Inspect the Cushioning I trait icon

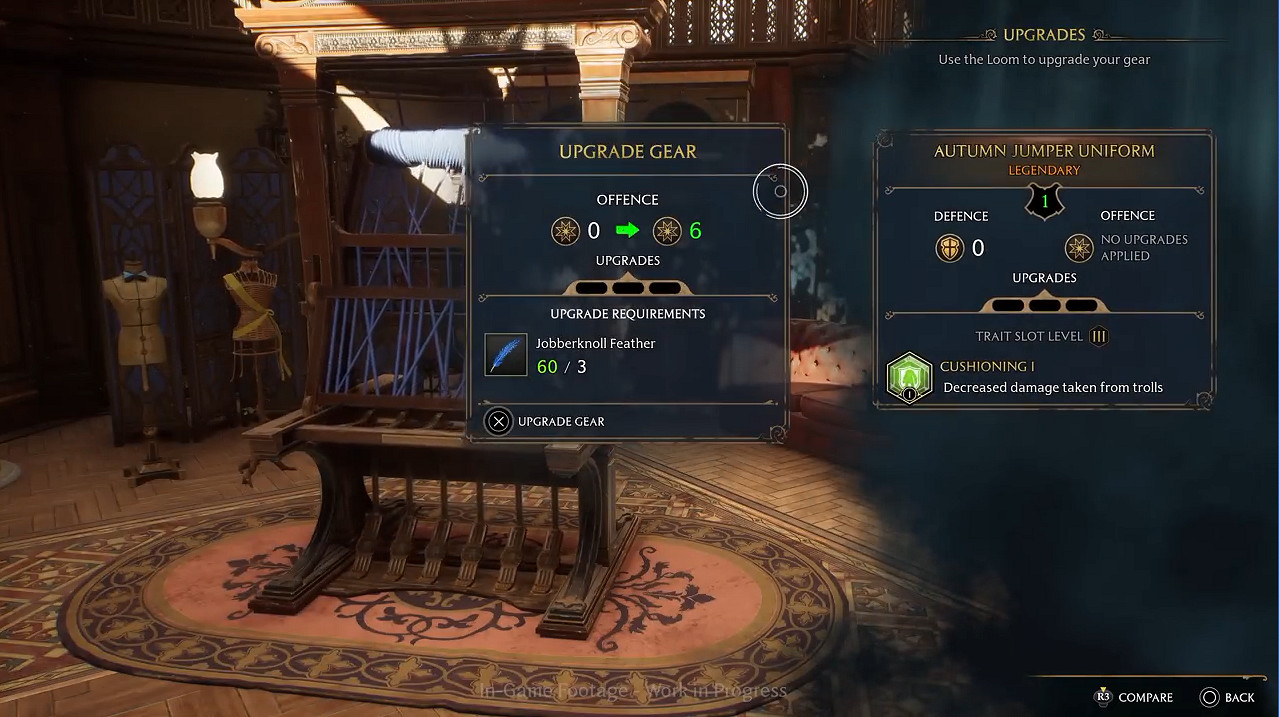pyautogui.click(x=909, y=377)
